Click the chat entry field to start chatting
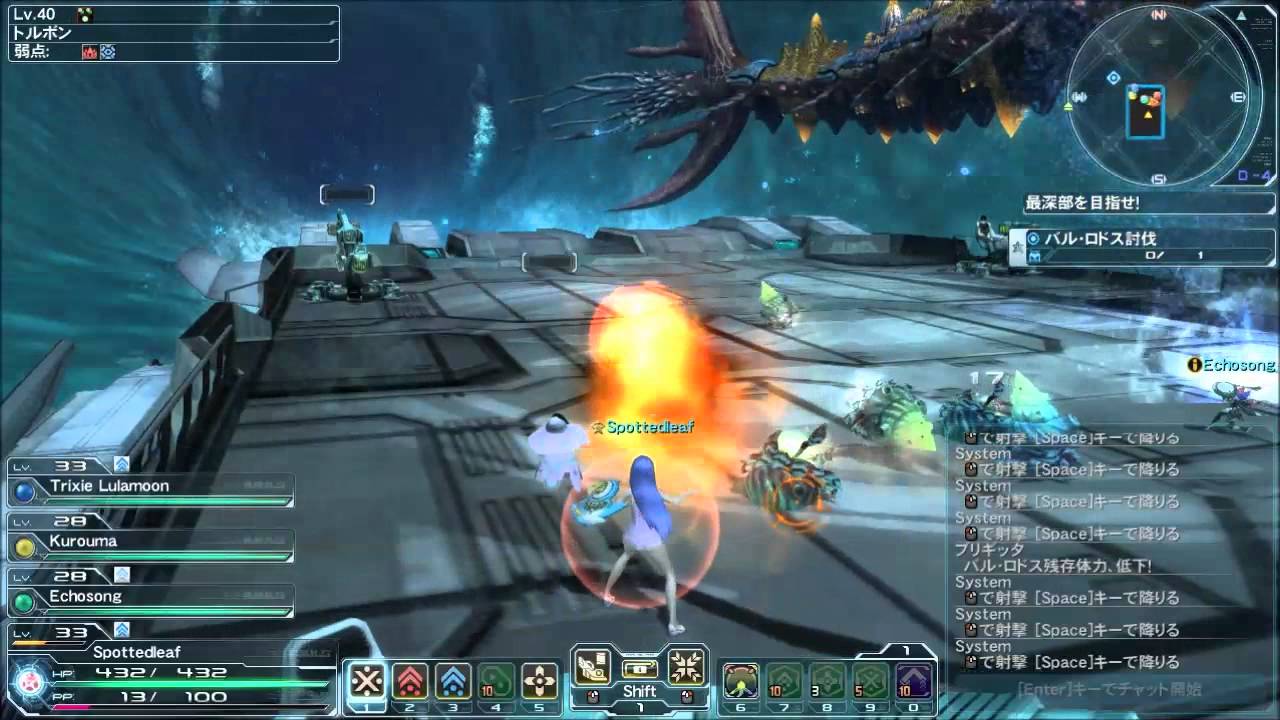This screenshot has height=720, width=1280. pos(1108,689)
